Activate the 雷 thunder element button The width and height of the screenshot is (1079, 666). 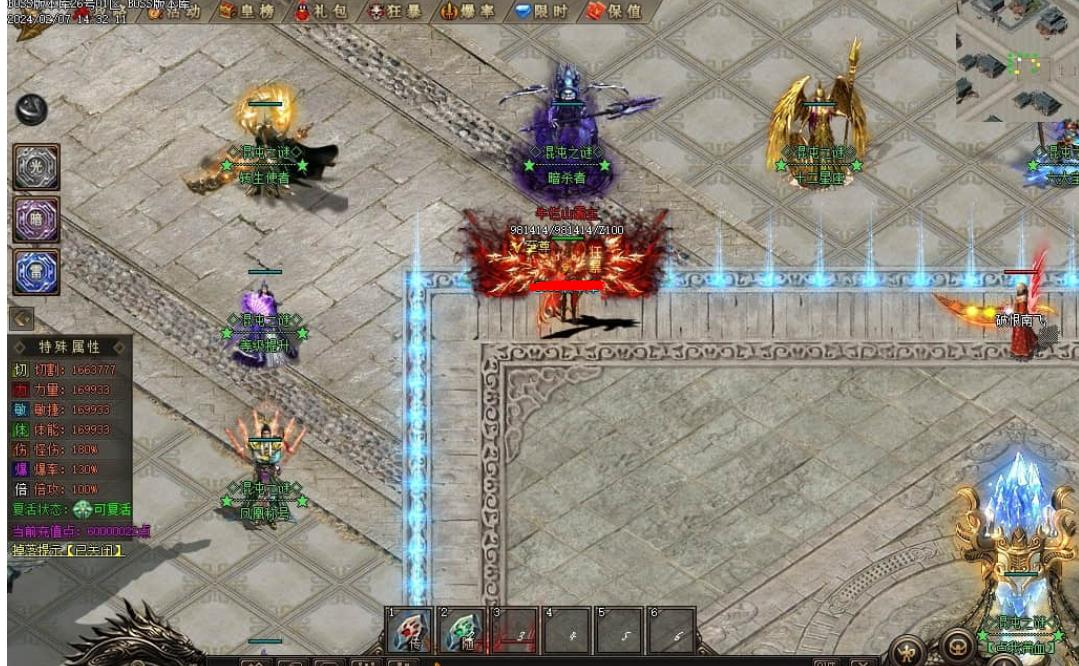pyautogui.click(x=37, y=271)
